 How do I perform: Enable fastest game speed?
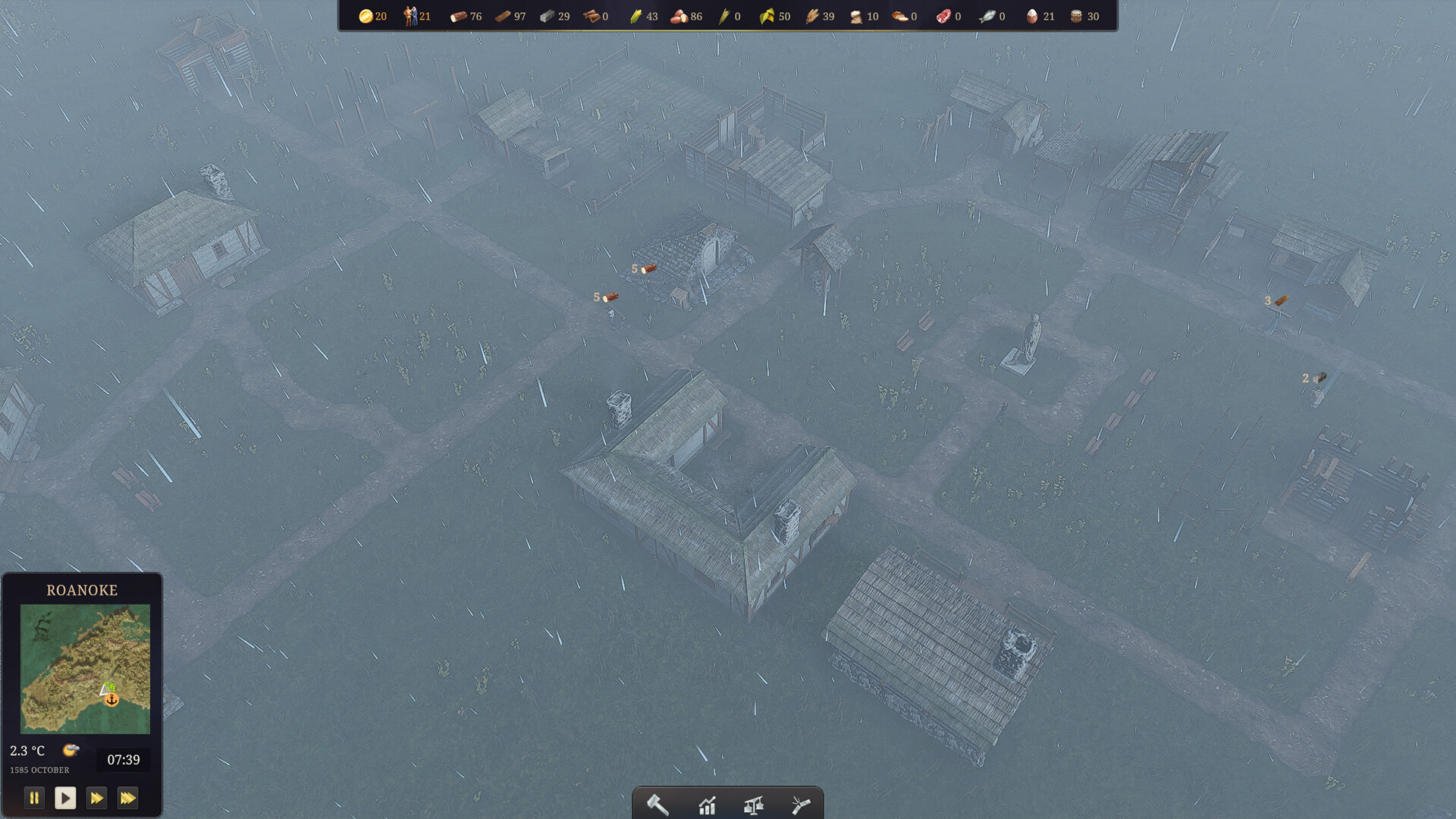128,798
